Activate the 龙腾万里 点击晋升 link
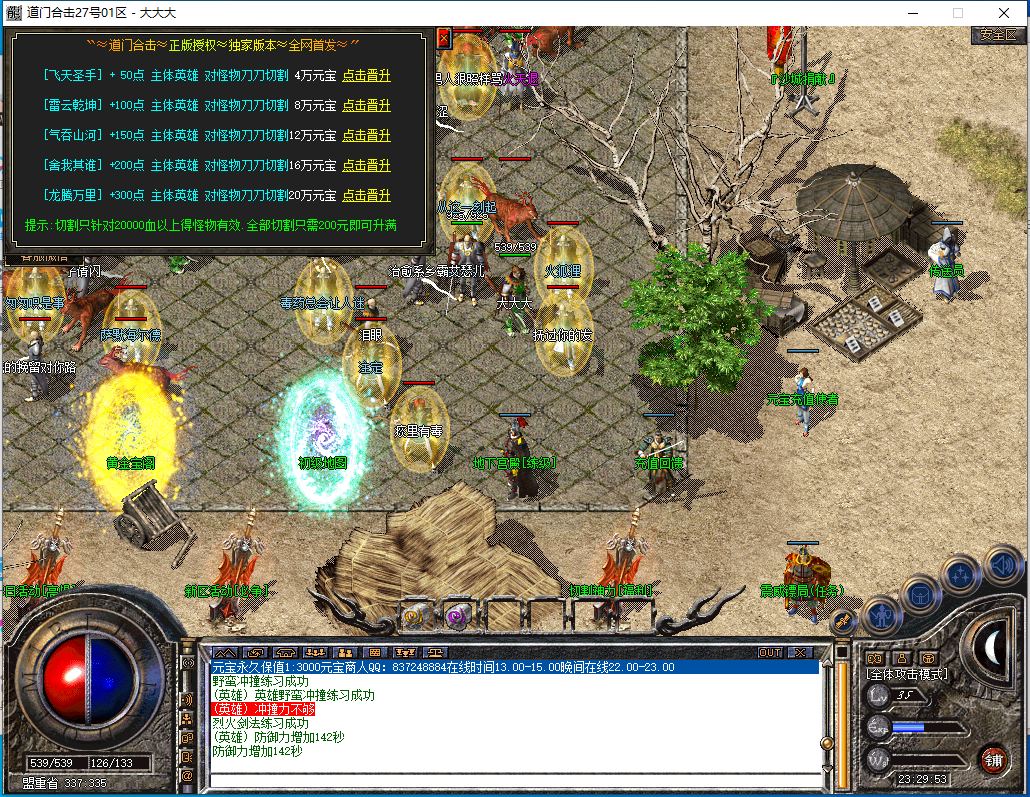This screenshot has width=1030, height=797. tap(366, 195)
